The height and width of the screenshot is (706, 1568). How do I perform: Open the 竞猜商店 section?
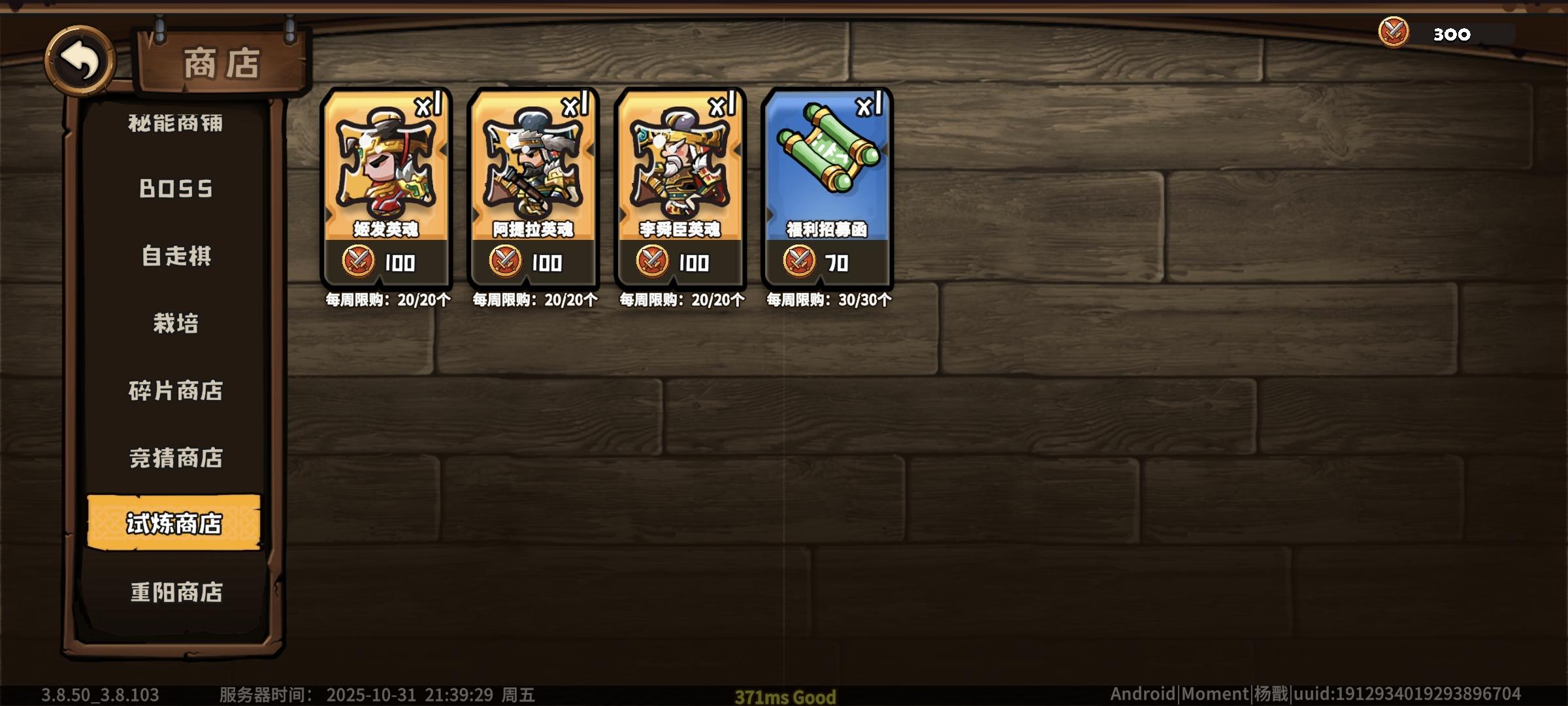tap(174, 459)
